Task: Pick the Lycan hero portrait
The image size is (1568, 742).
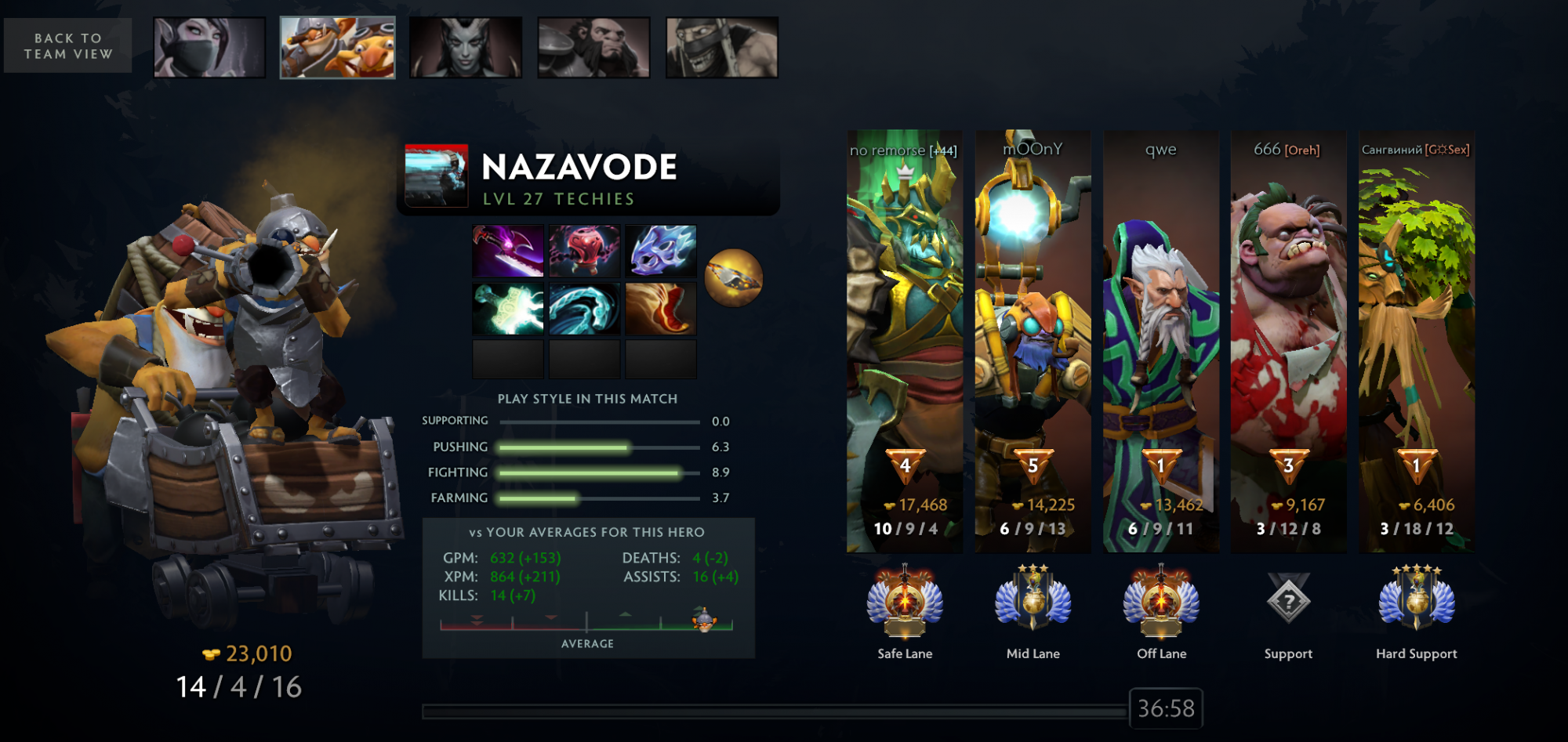Action: tap(593, 48)
